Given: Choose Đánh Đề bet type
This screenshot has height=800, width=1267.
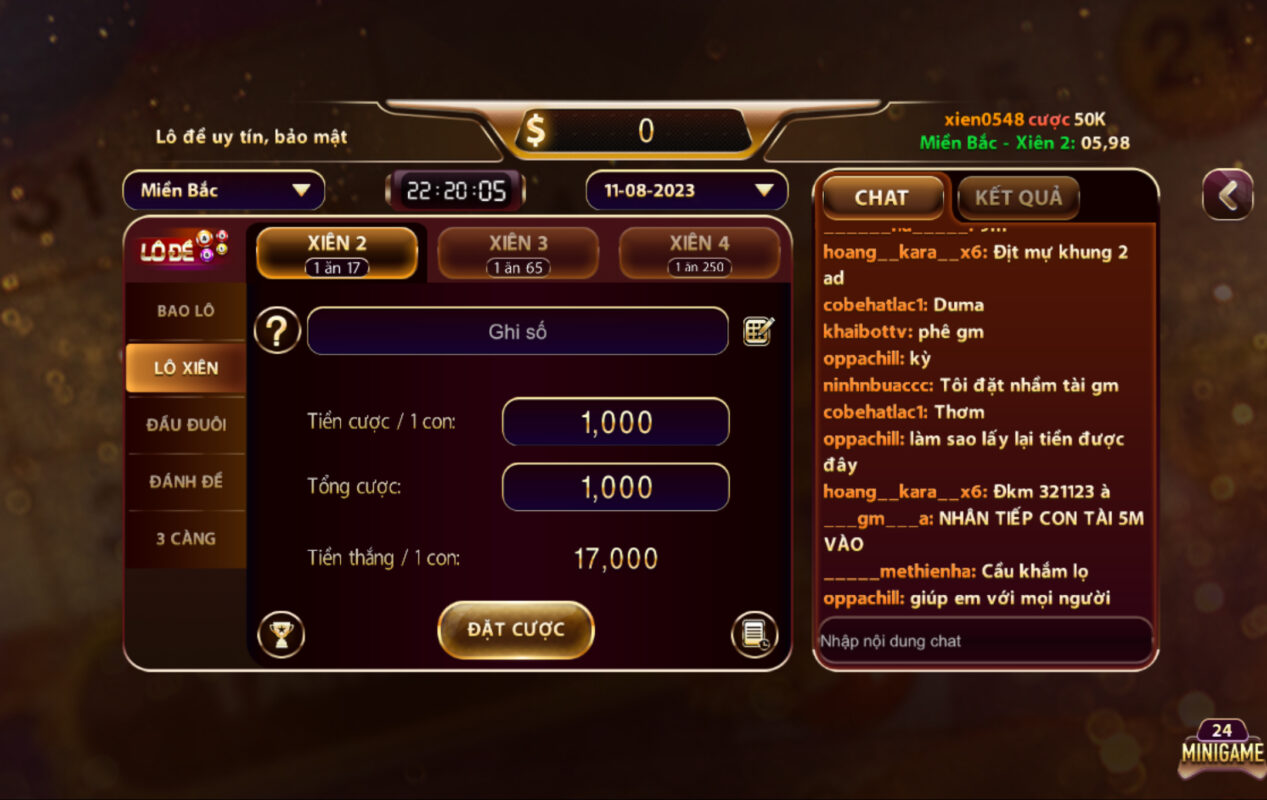Looking at the screenshot, I should [186, 482].
